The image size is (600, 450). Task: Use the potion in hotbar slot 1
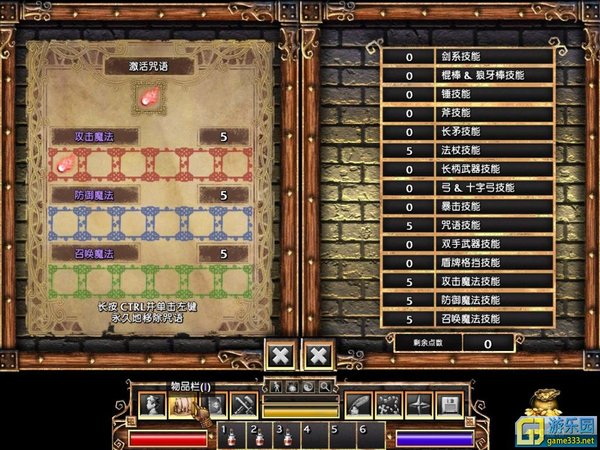[230, 437]
